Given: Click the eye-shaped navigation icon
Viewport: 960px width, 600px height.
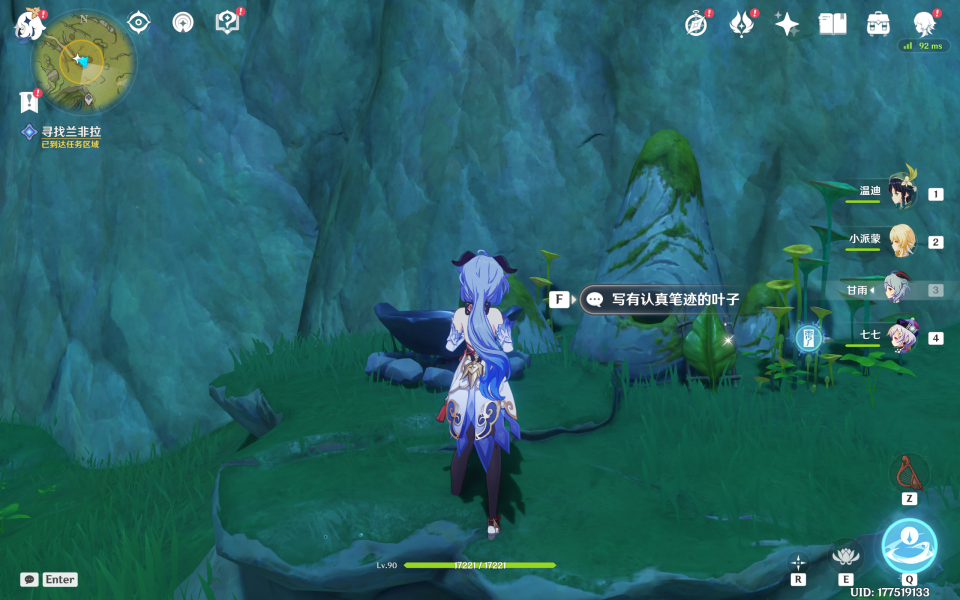Looking at the screenshot, I should (x=139, y=23).
